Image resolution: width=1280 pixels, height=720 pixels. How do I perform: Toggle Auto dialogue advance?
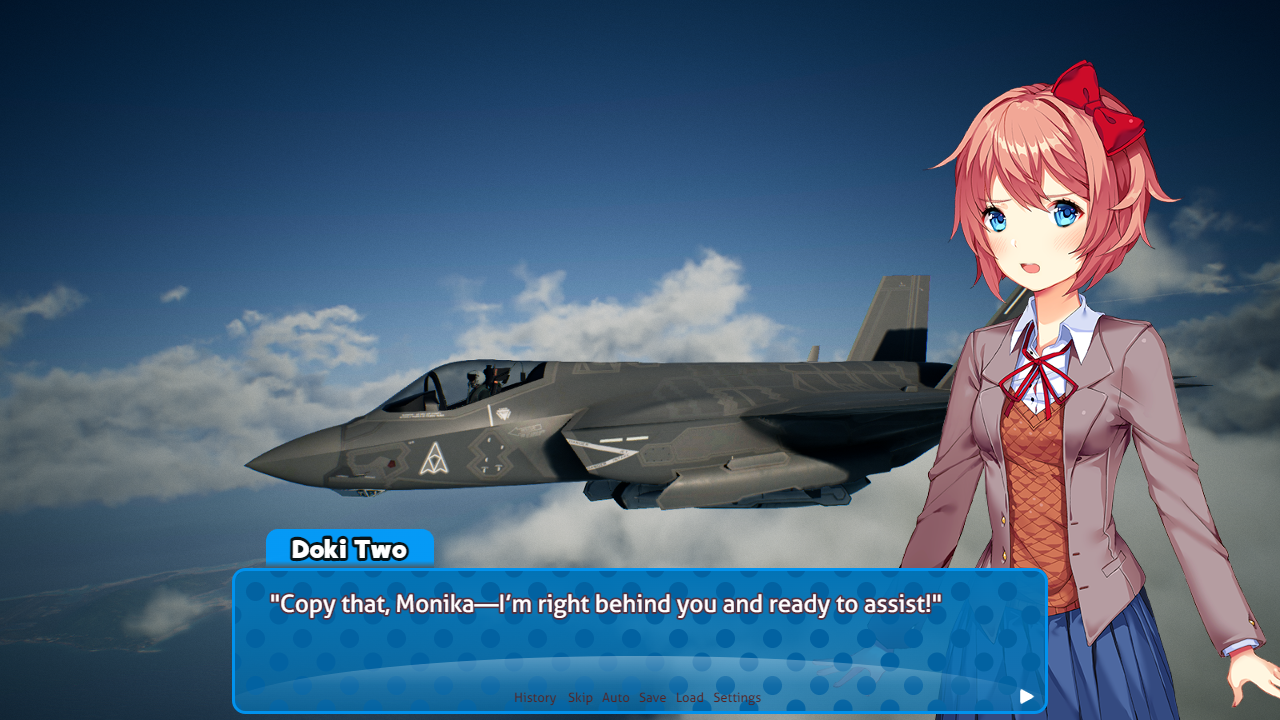(x=616, y=698)
